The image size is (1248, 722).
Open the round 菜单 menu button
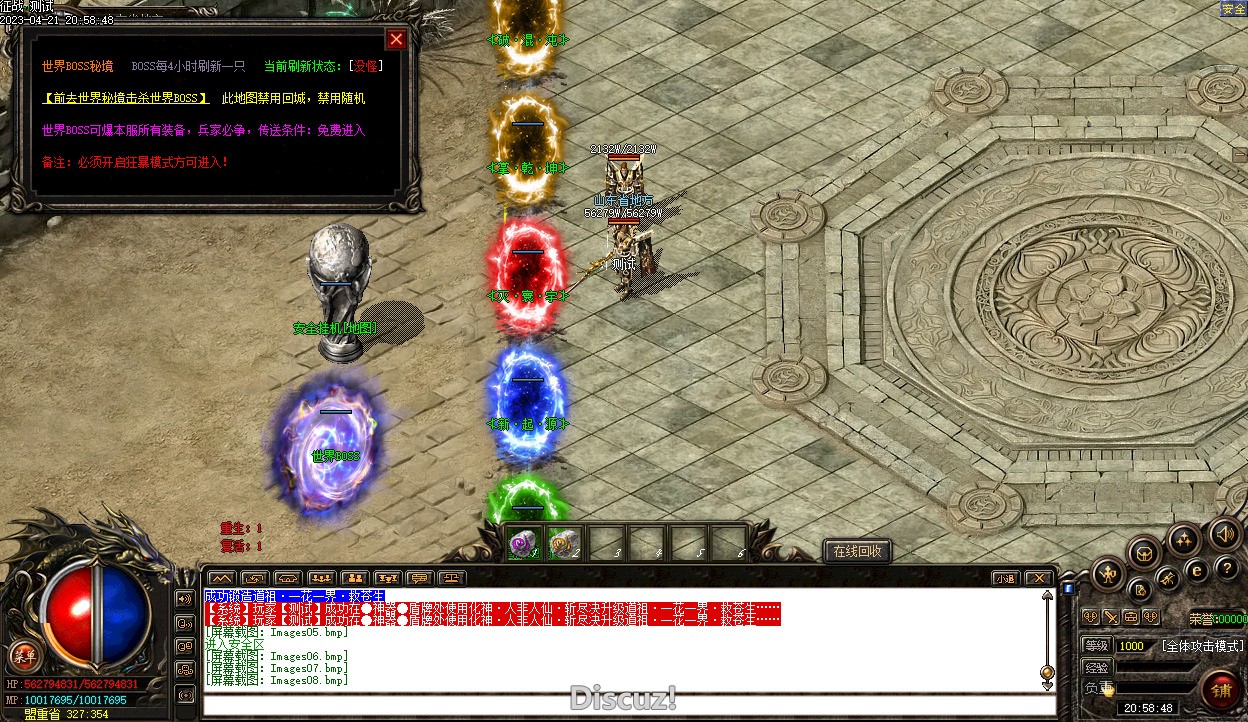click(23, 657)
